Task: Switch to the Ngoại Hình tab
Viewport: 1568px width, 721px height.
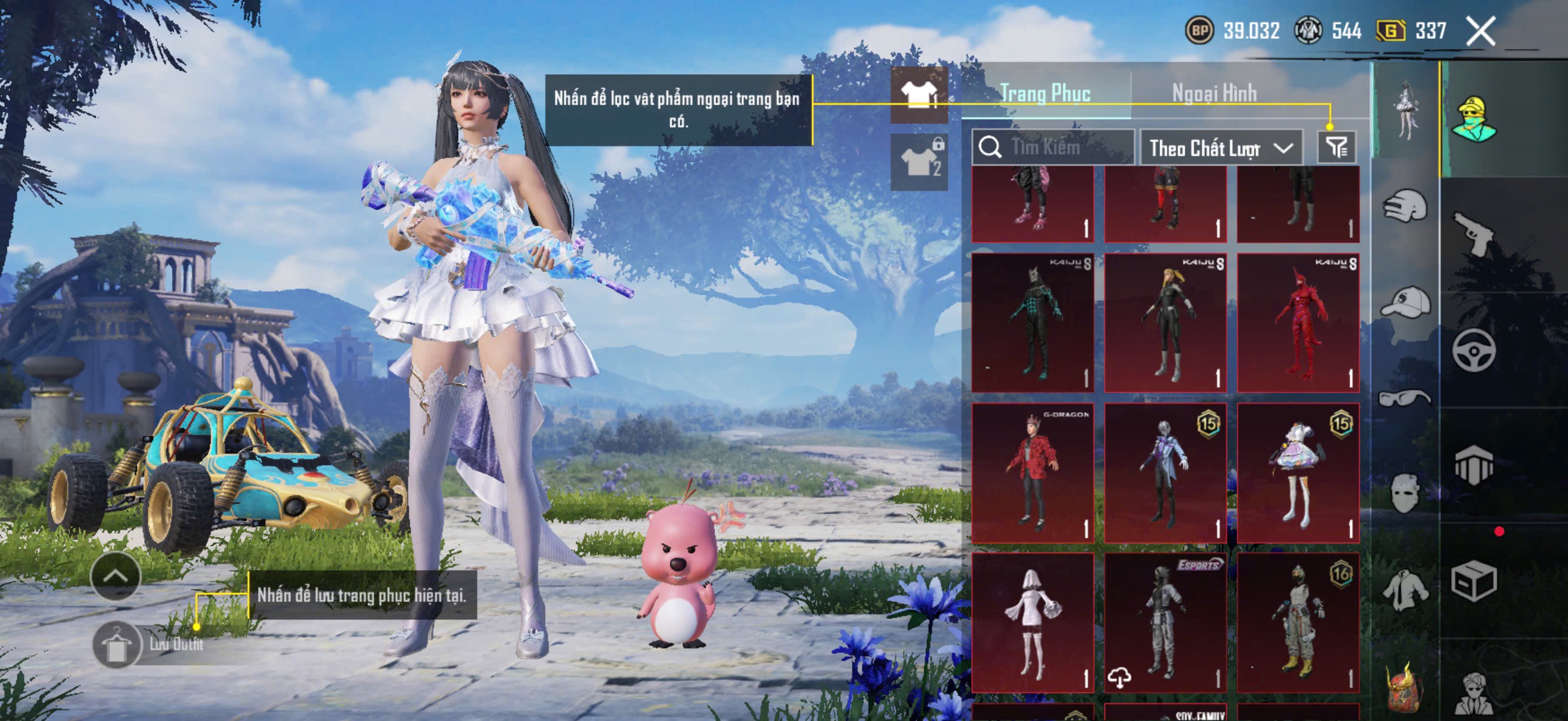Action: [x=1214, y=93]
